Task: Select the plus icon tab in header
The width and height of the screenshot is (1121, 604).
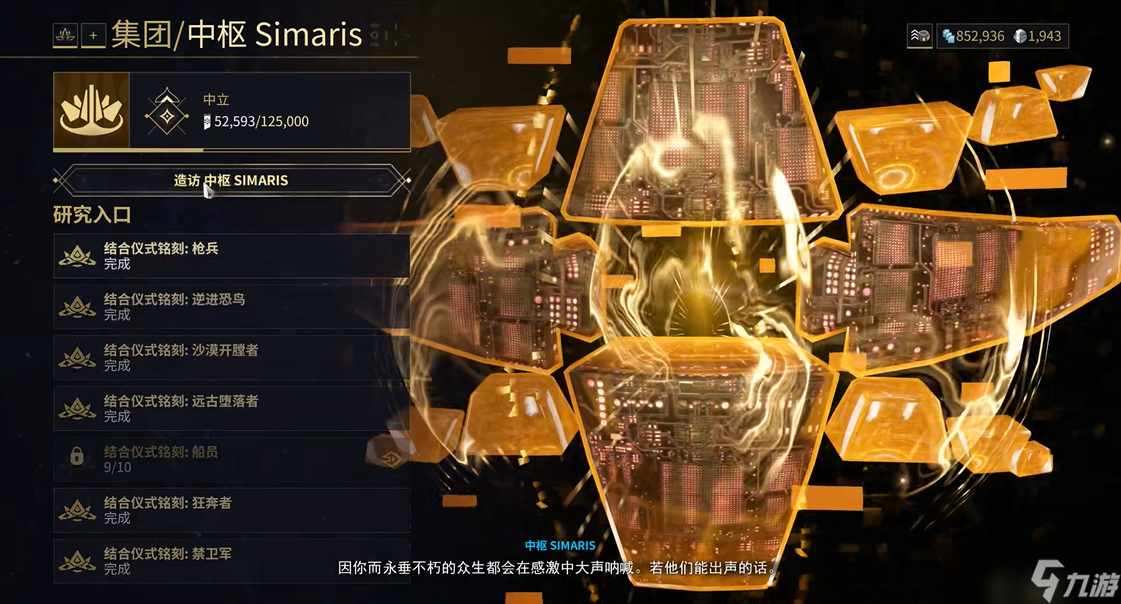Action: point(94,36)
